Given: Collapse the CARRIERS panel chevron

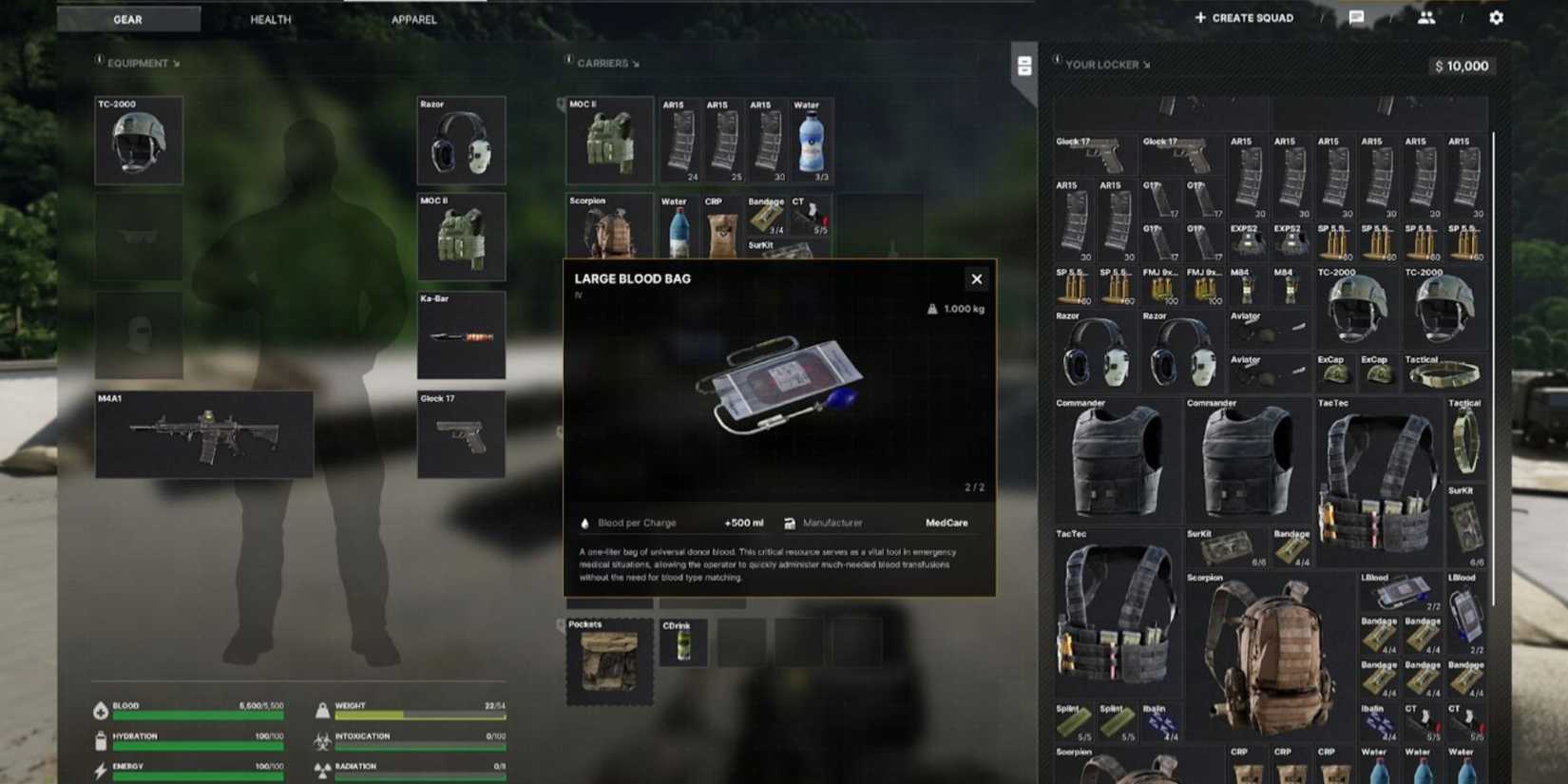Looking at the screenshot, I should tap(635, 63).
